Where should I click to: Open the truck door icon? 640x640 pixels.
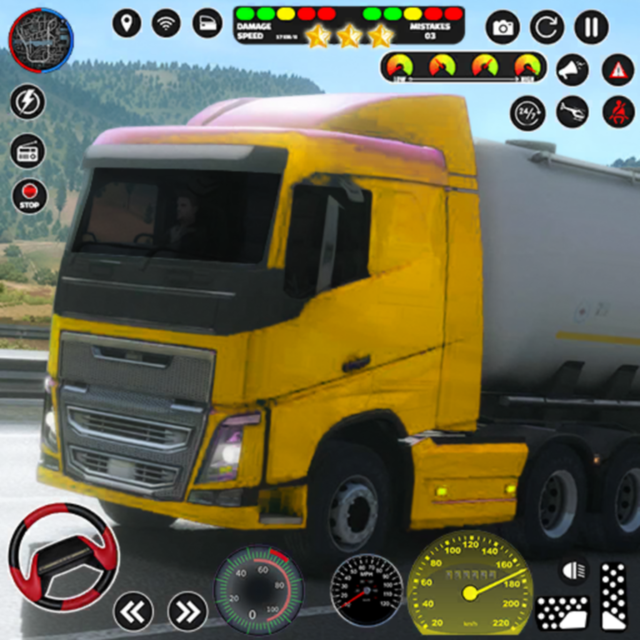click(207, 22)
